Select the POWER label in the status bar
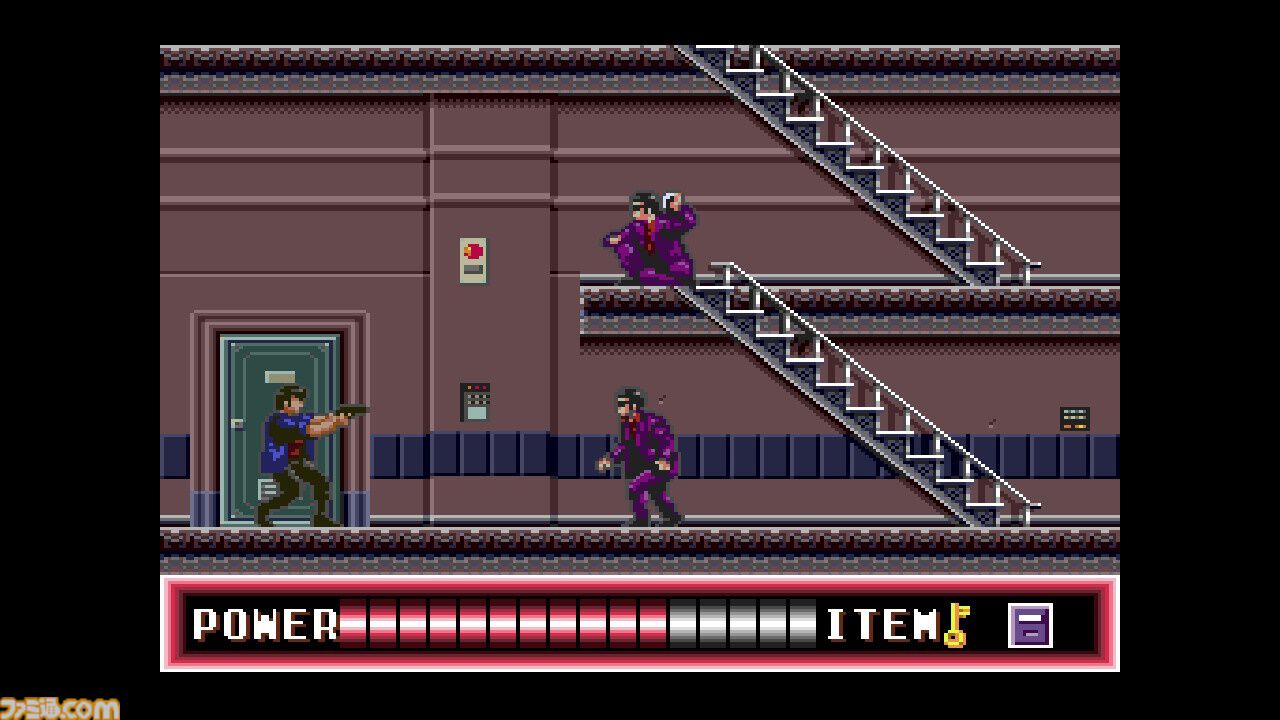The height and width of the screenshot is (720, 1280). [x=263, y=625]
